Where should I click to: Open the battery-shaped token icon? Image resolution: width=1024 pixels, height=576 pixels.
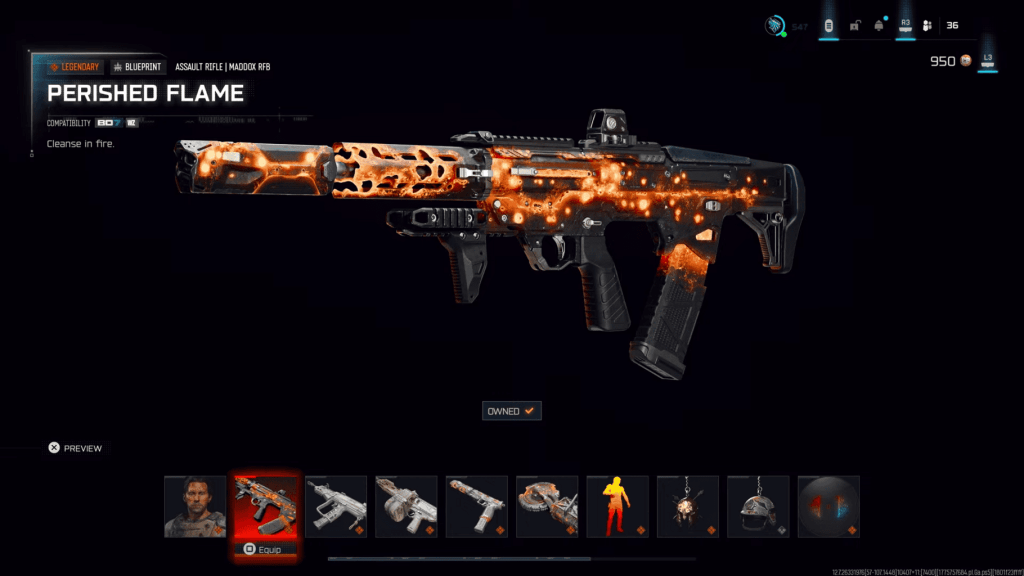click(x=828, y=26)
